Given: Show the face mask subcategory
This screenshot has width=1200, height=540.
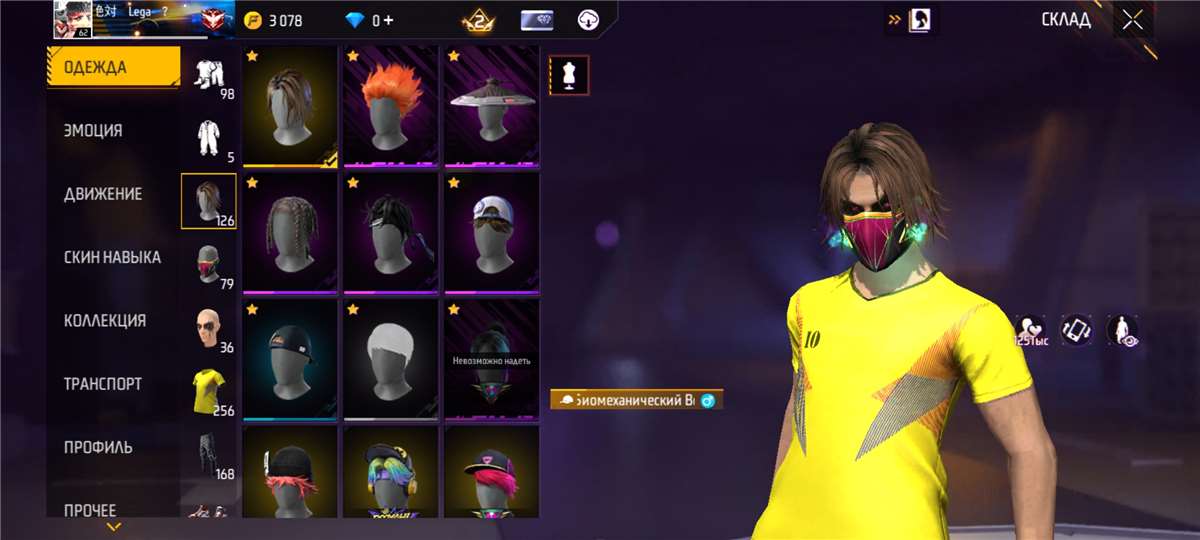Looking at the screenshot, I should 208,264.
